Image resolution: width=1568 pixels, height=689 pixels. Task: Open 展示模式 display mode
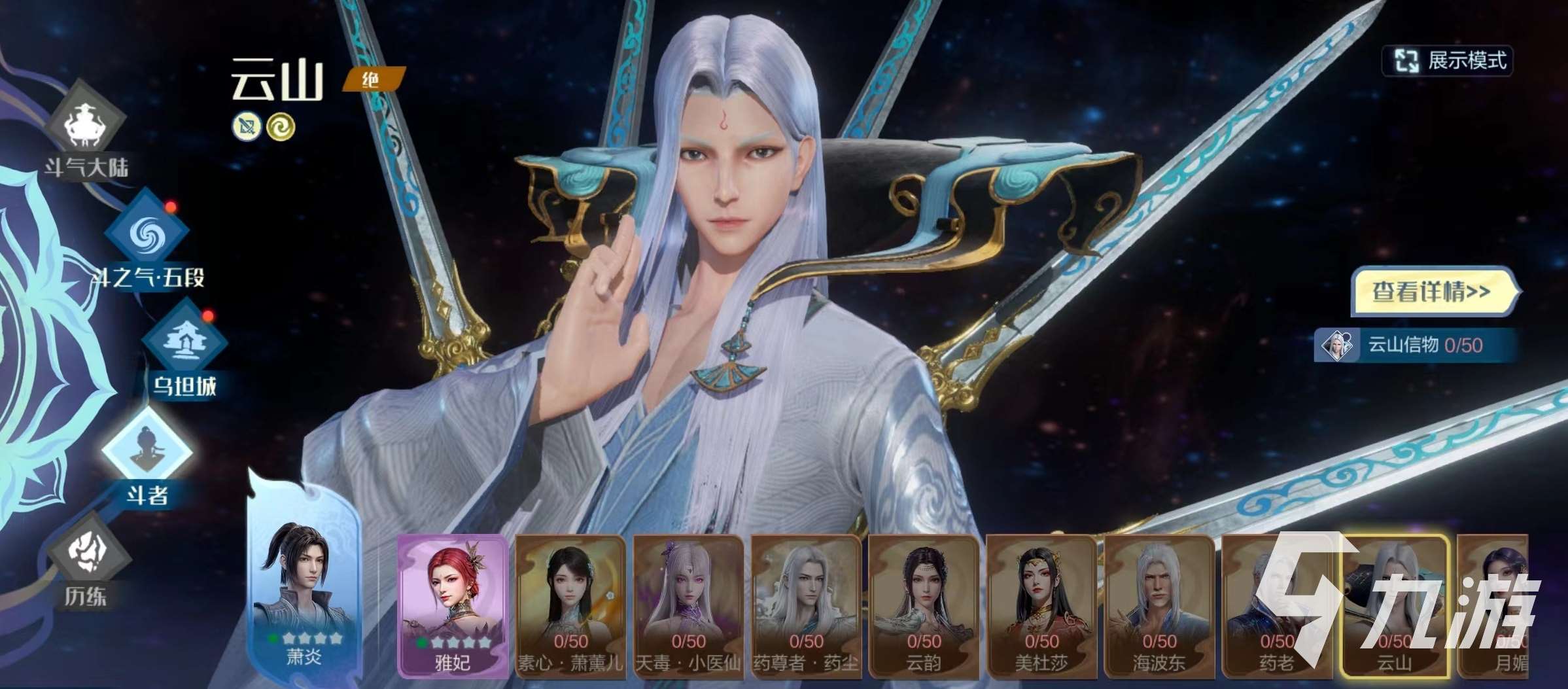click(1447, 61)
